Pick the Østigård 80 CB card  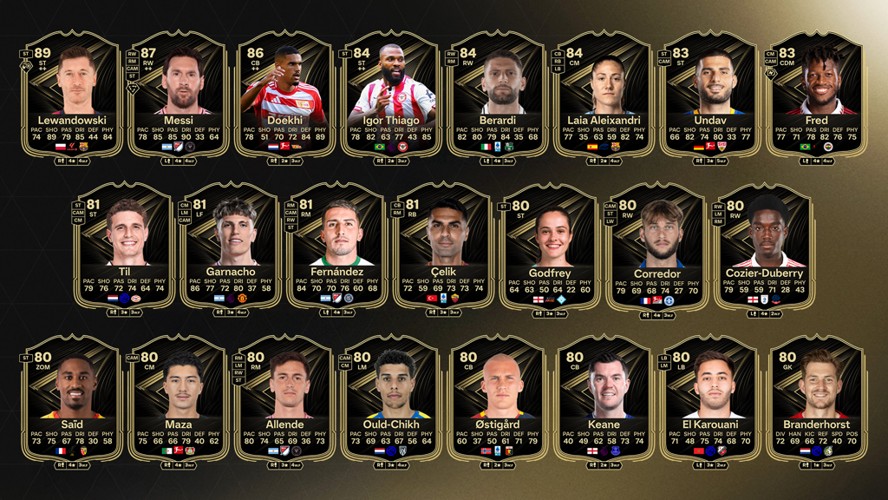497,398
